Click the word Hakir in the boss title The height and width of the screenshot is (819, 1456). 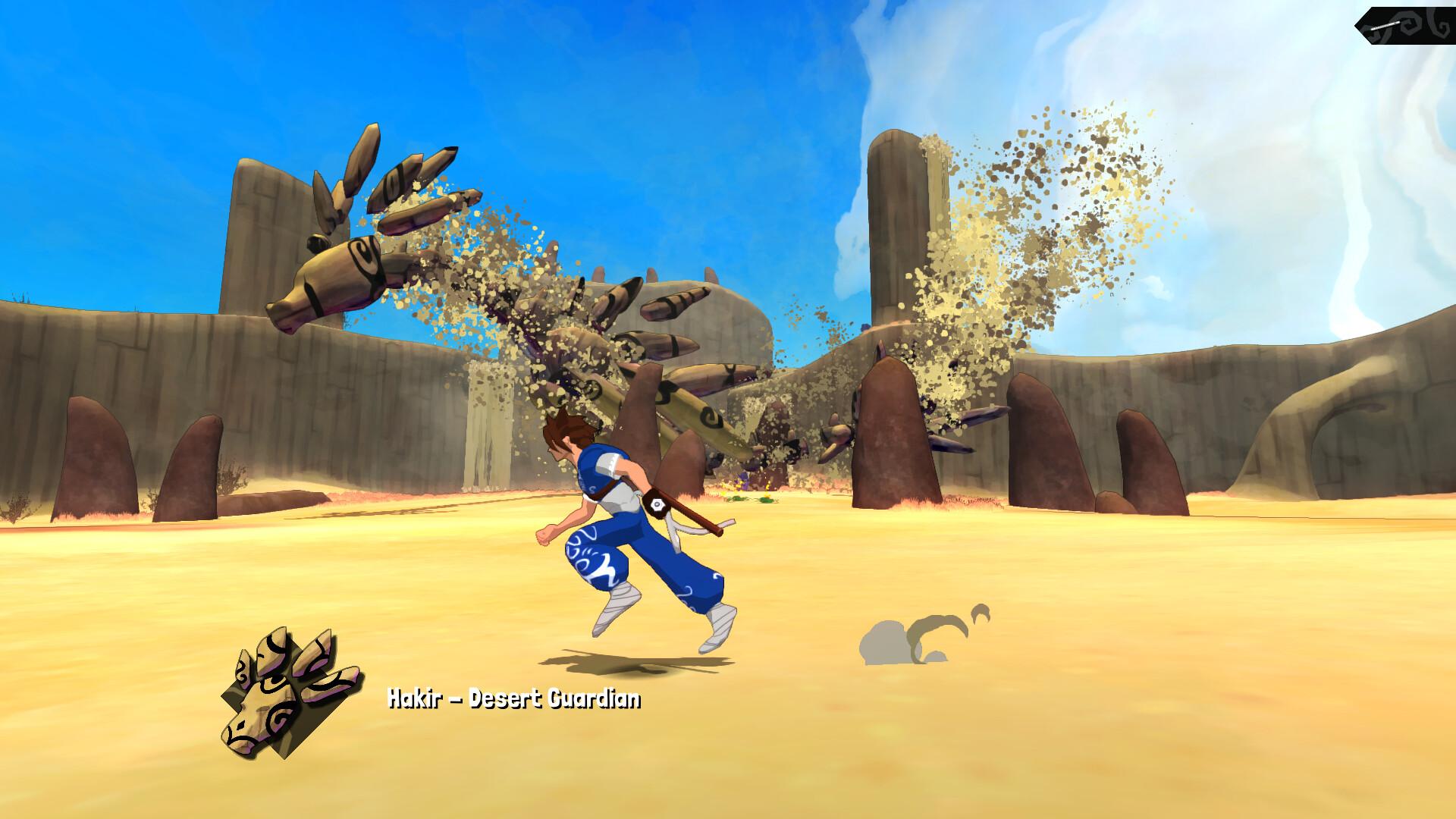pyautogui.click(x=416, y=698)
